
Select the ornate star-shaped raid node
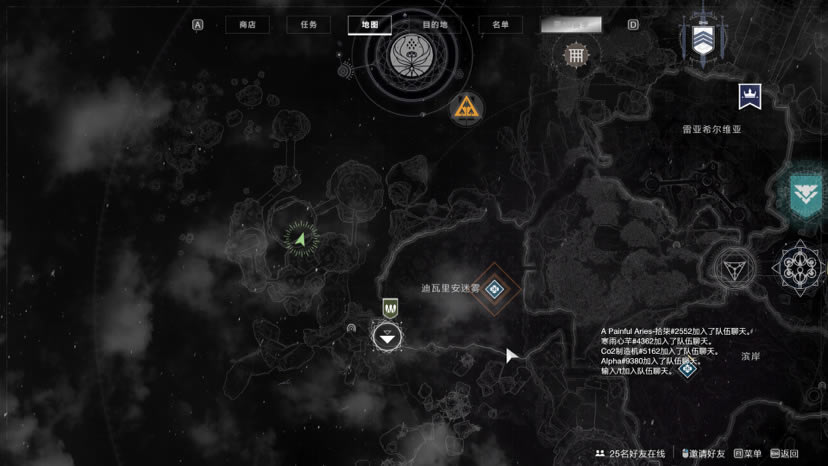(802, 267)
